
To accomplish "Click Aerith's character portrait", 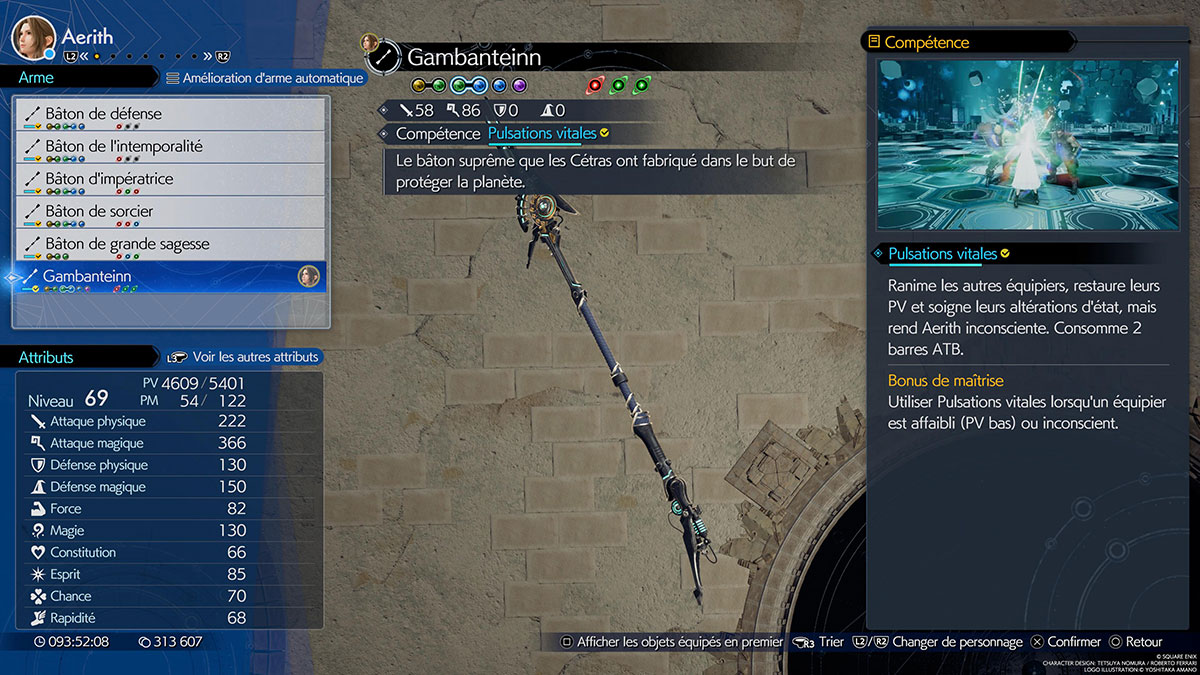I will tap(32, 37).
